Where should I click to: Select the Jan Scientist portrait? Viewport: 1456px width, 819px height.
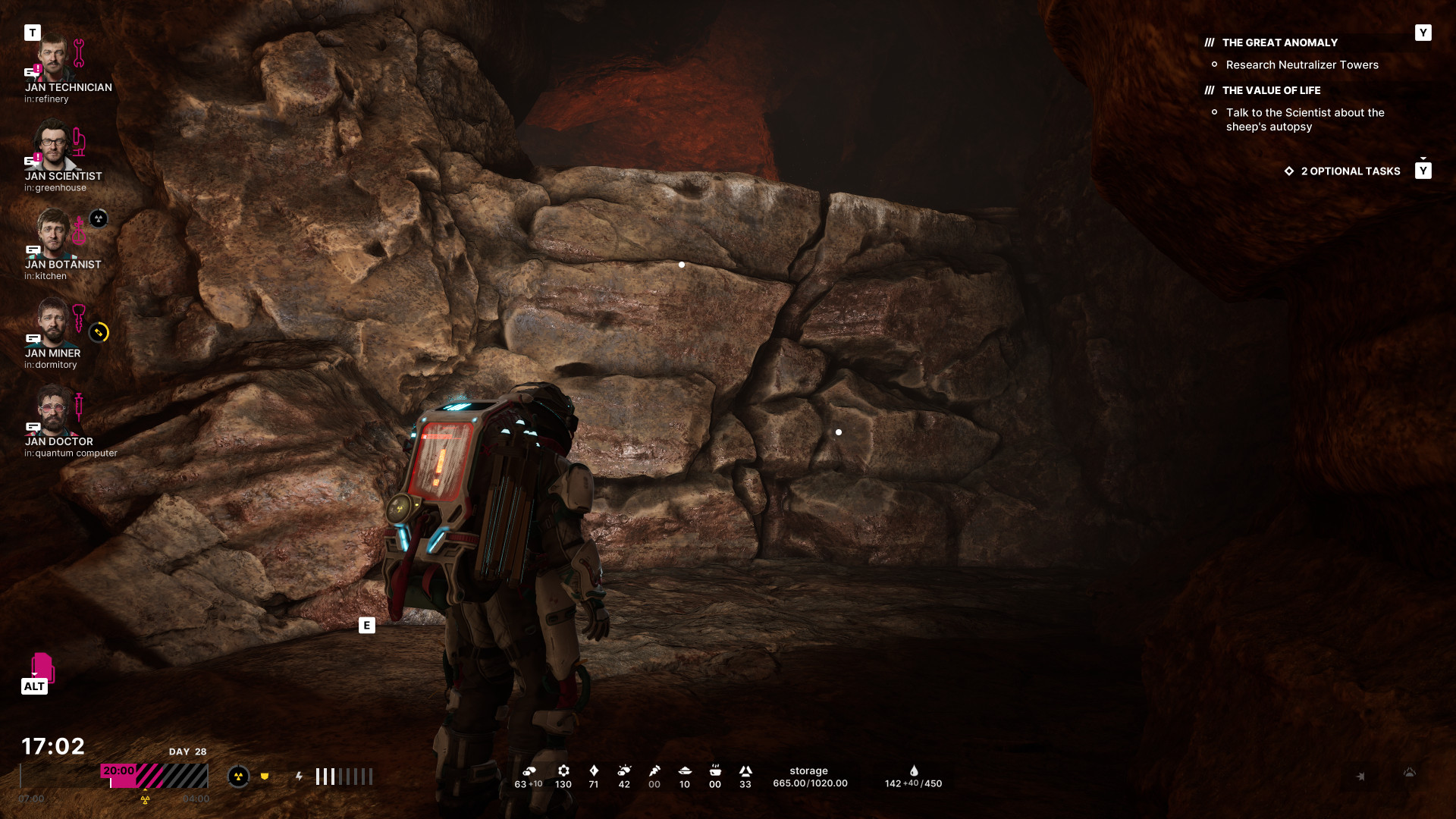tap(54, 146)
